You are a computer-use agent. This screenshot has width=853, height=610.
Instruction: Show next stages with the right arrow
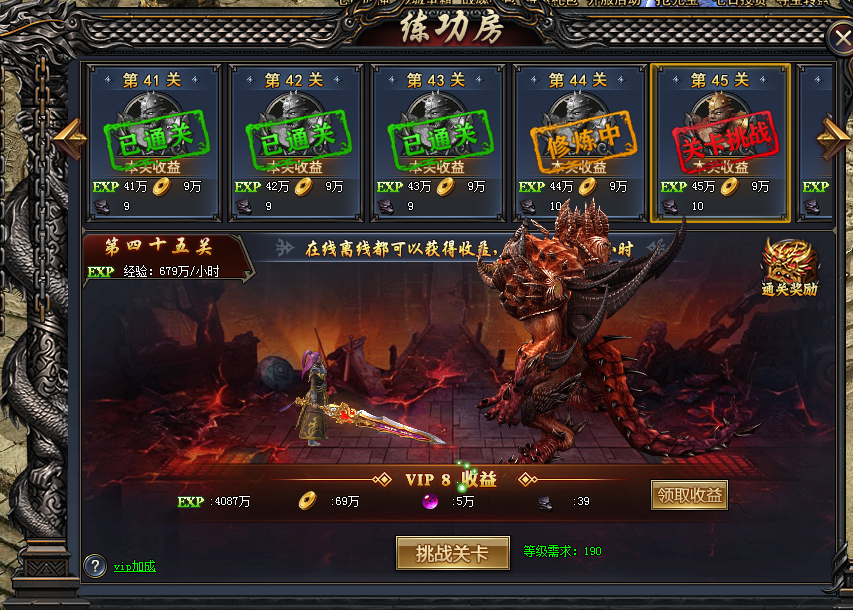point(832,138)
